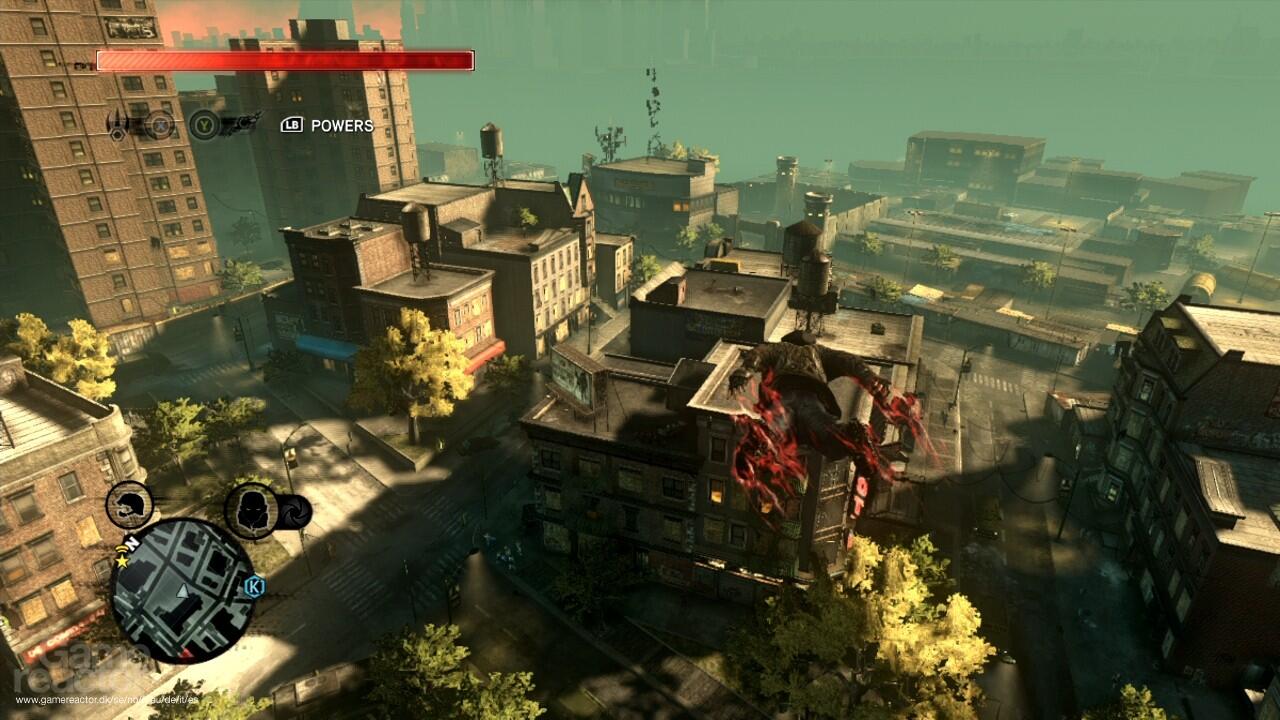Image resolution: width=1280 pixels, height=720 pixels.
Task: Click the LB button prompt for Powers
Action: [291, 125]
